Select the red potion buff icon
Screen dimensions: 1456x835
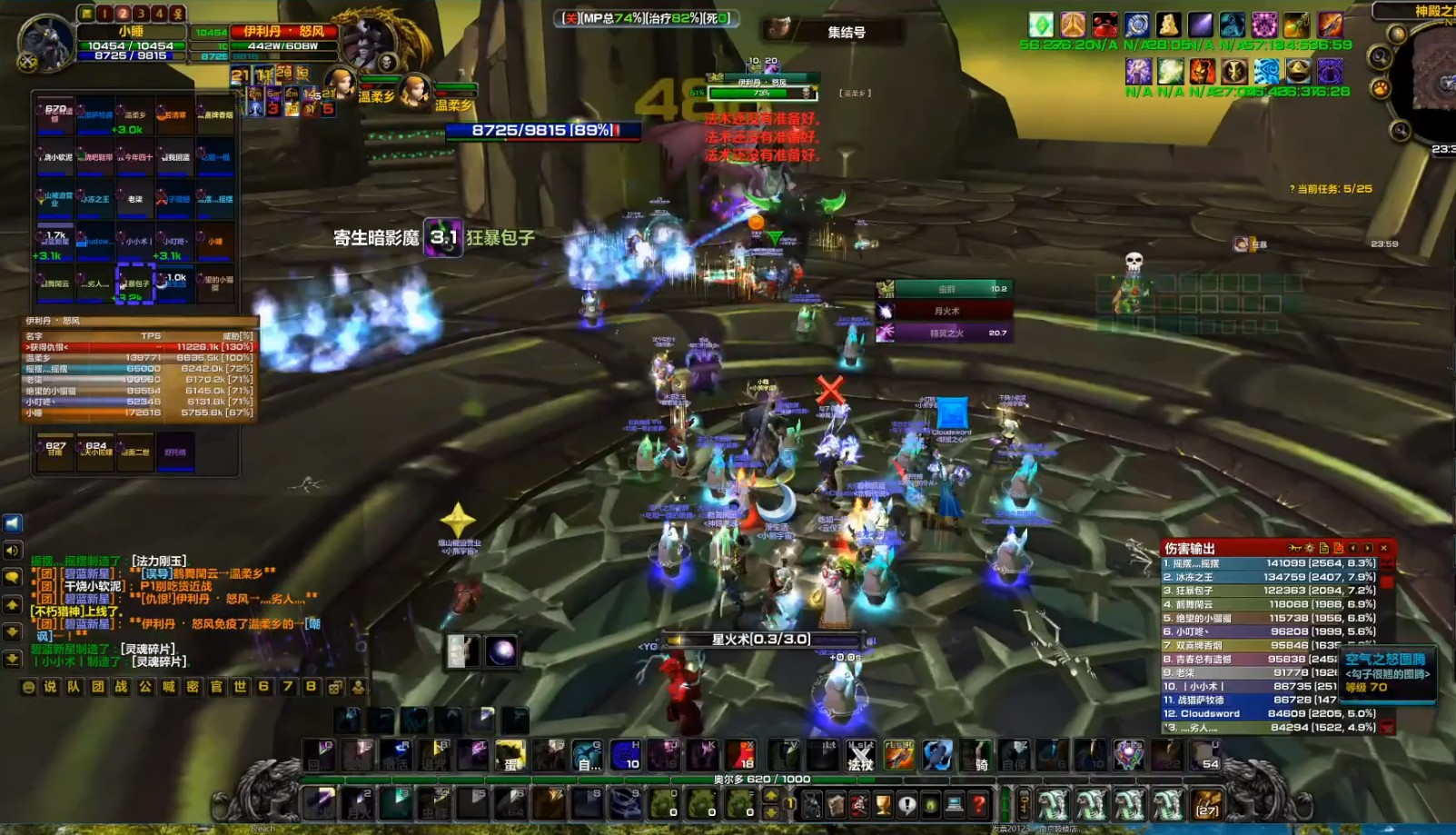(x=1104, y=25)
